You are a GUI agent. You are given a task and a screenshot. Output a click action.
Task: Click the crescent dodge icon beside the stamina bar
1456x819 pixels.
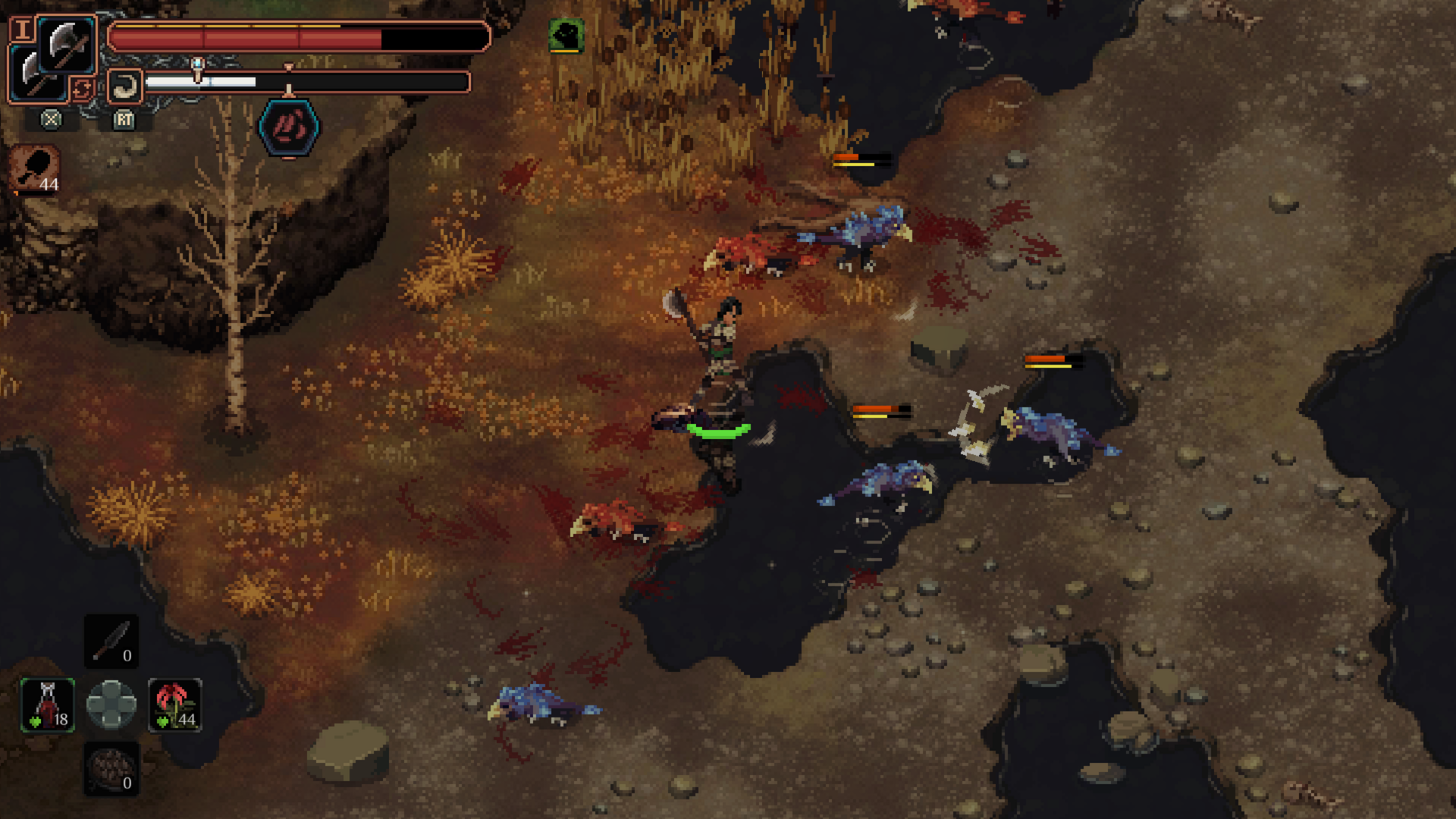[x=124, y=86]
